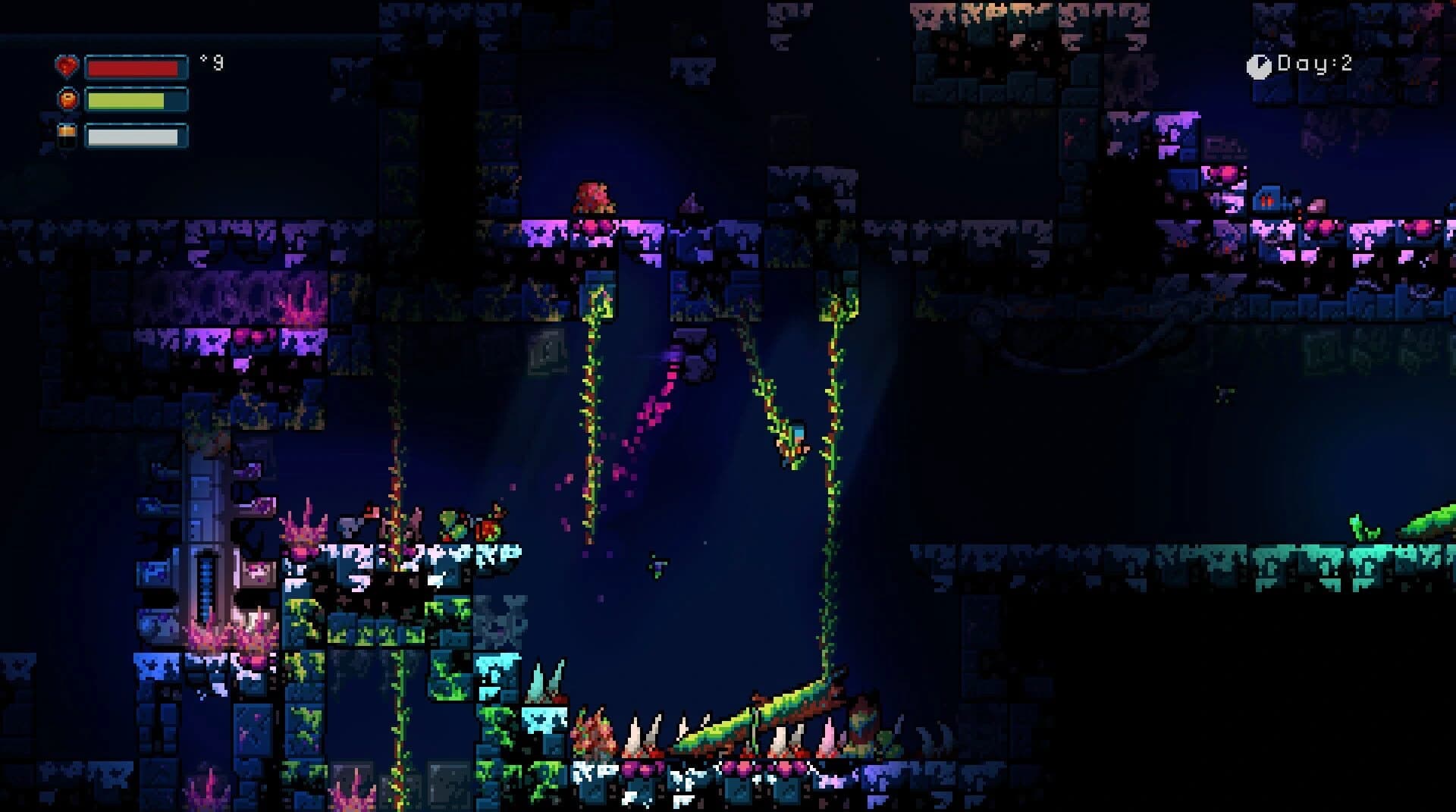Click the red health bar
Image resolution: width=1456 pixels, height=812 pixels.
133,67
